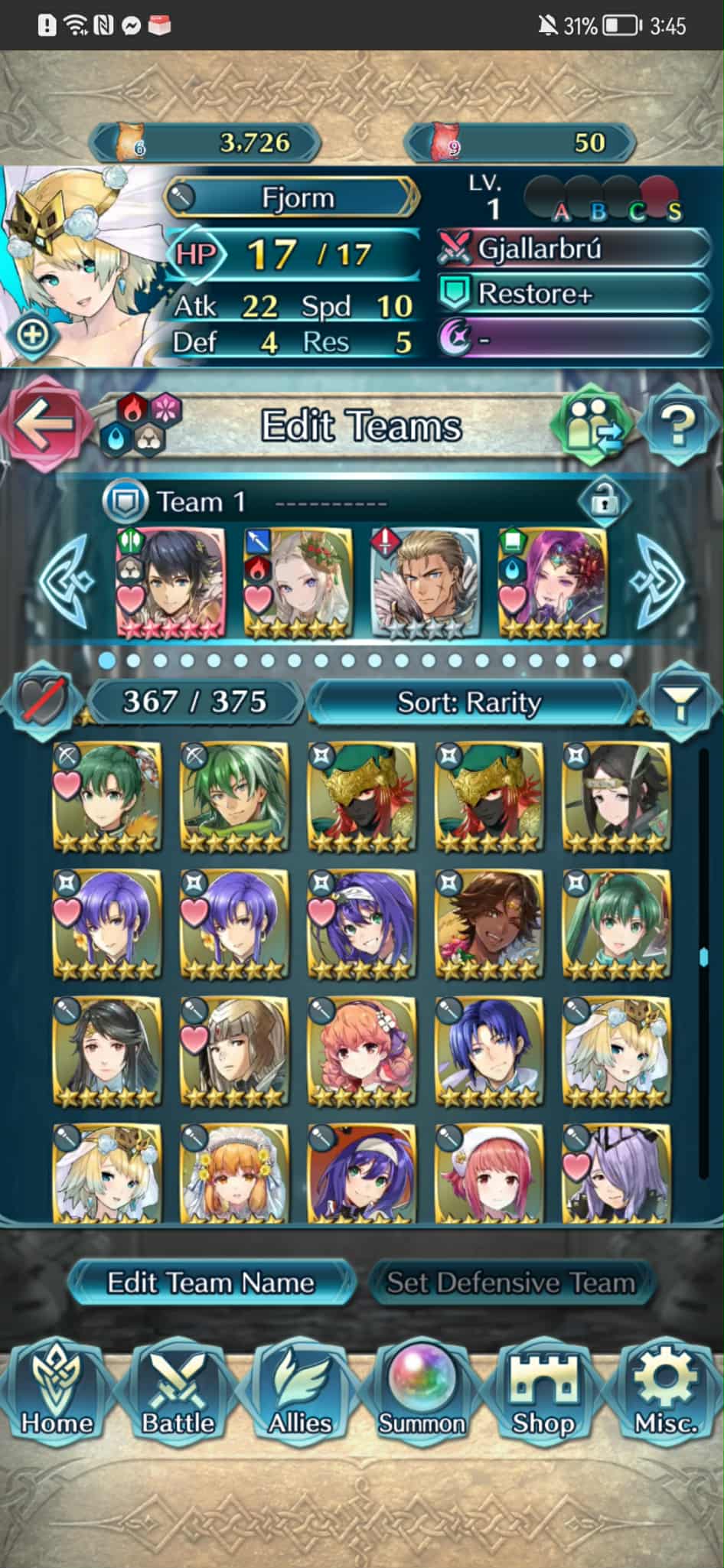Viewport: 724px width, 1568px height.
Task: Visit the Shop
Action: 543,1394
